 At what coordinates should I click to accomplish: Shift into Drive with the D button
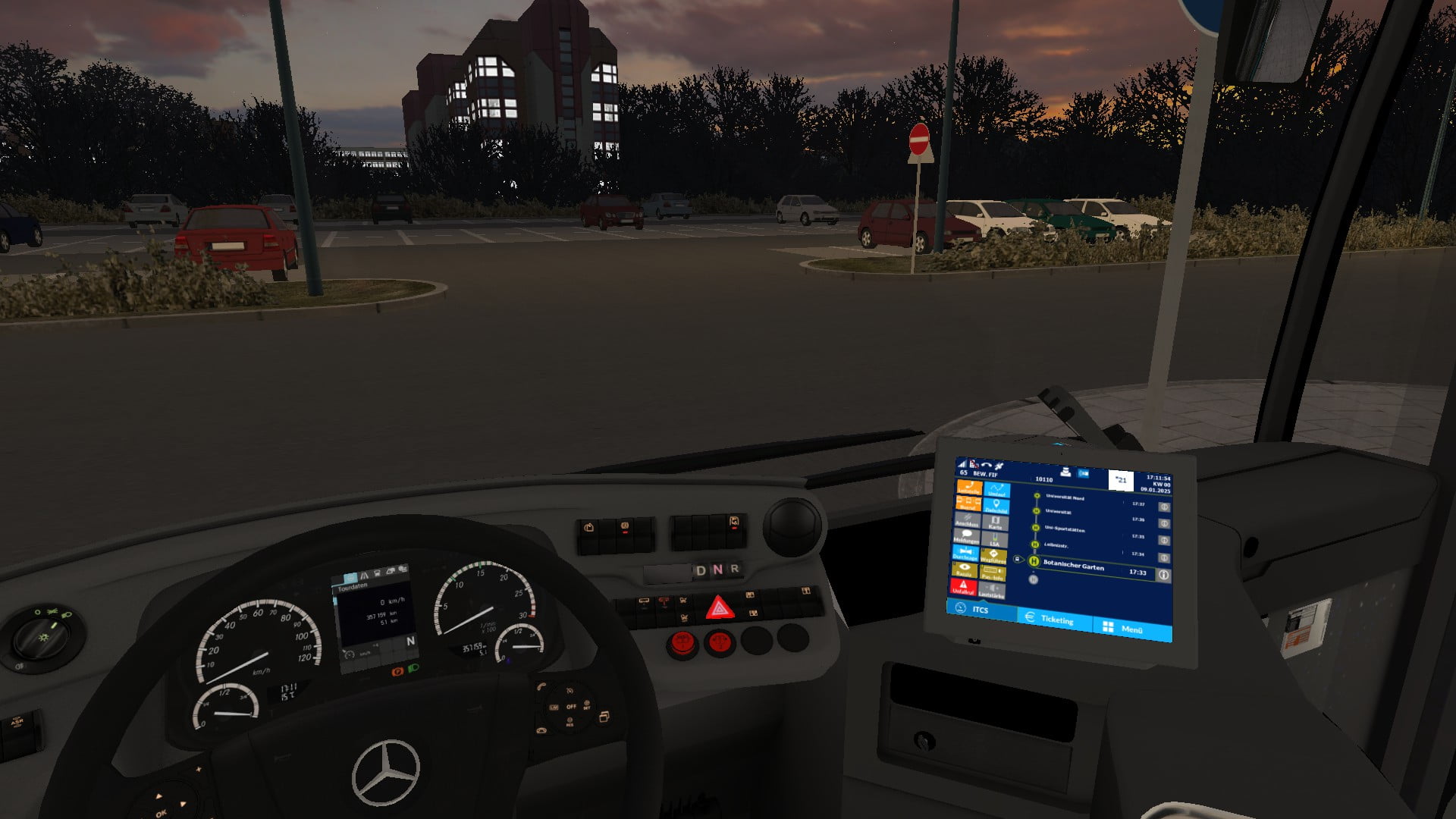click(x=701, y=570)
